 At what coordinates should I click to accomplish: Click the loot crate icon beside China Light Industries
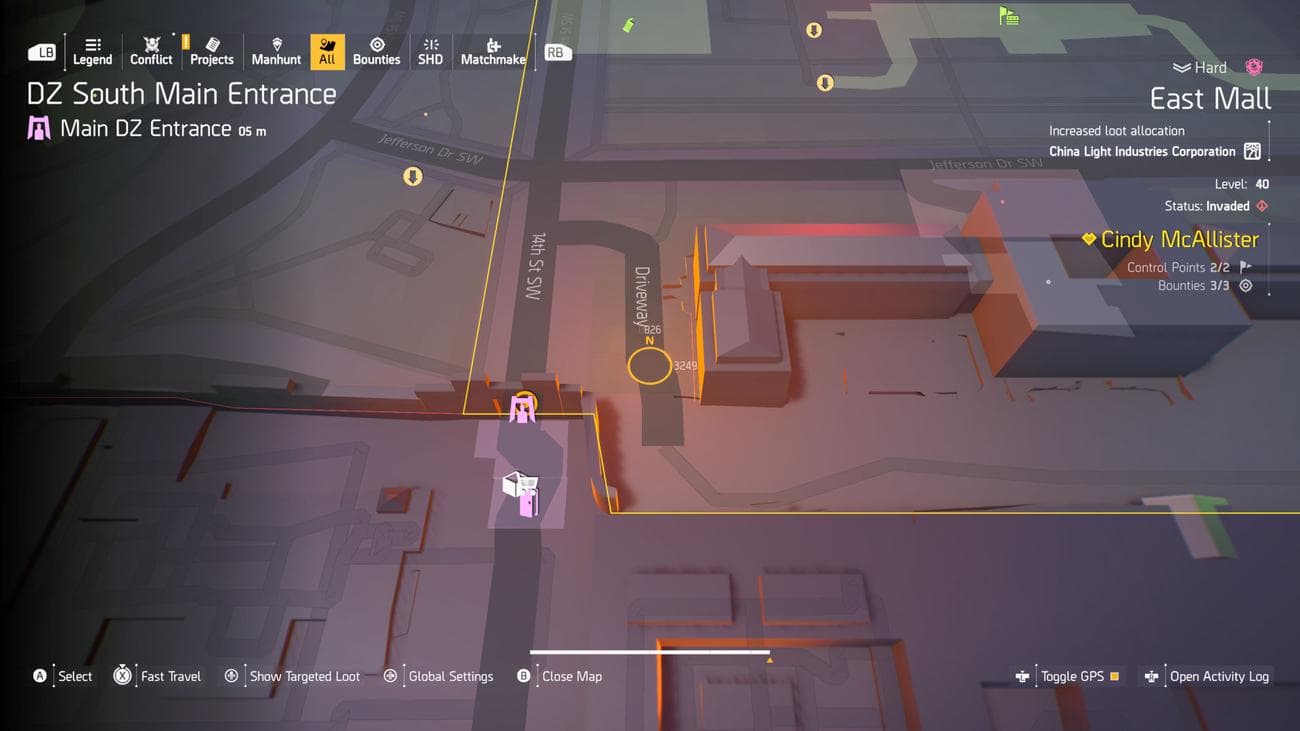point(1252,151)
